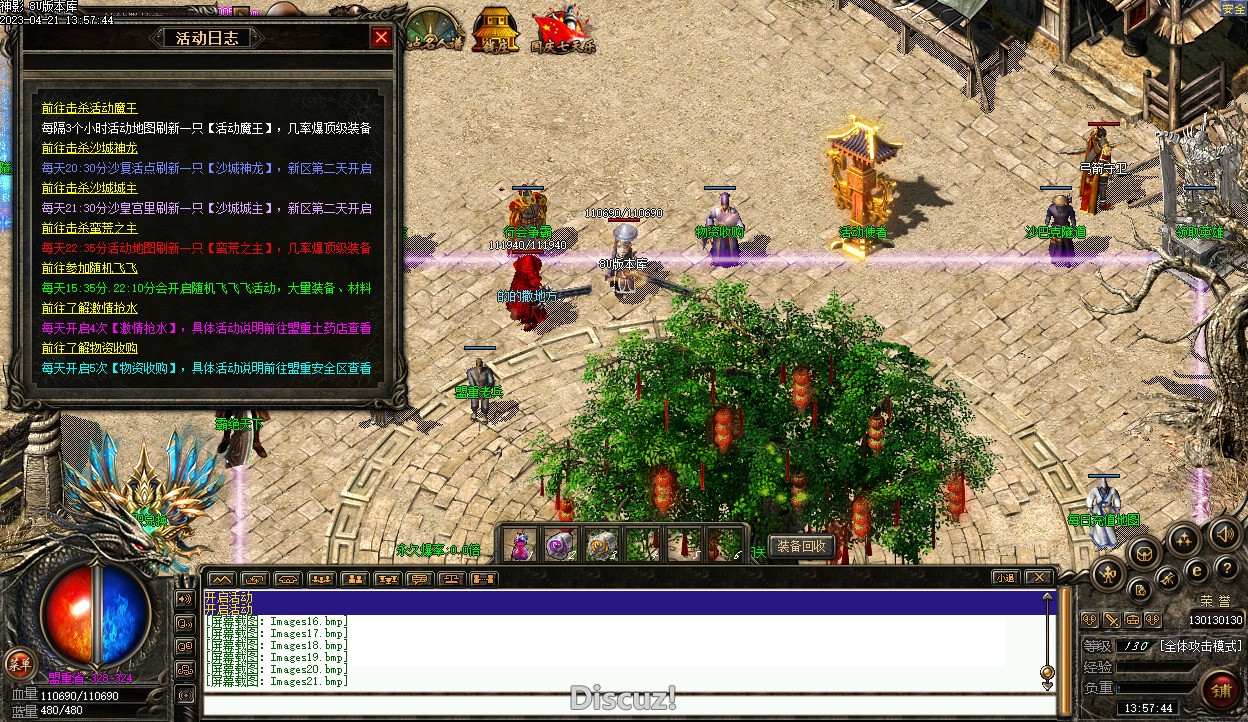
Task: Open the question mark help button
Action: pos(1227,569)
